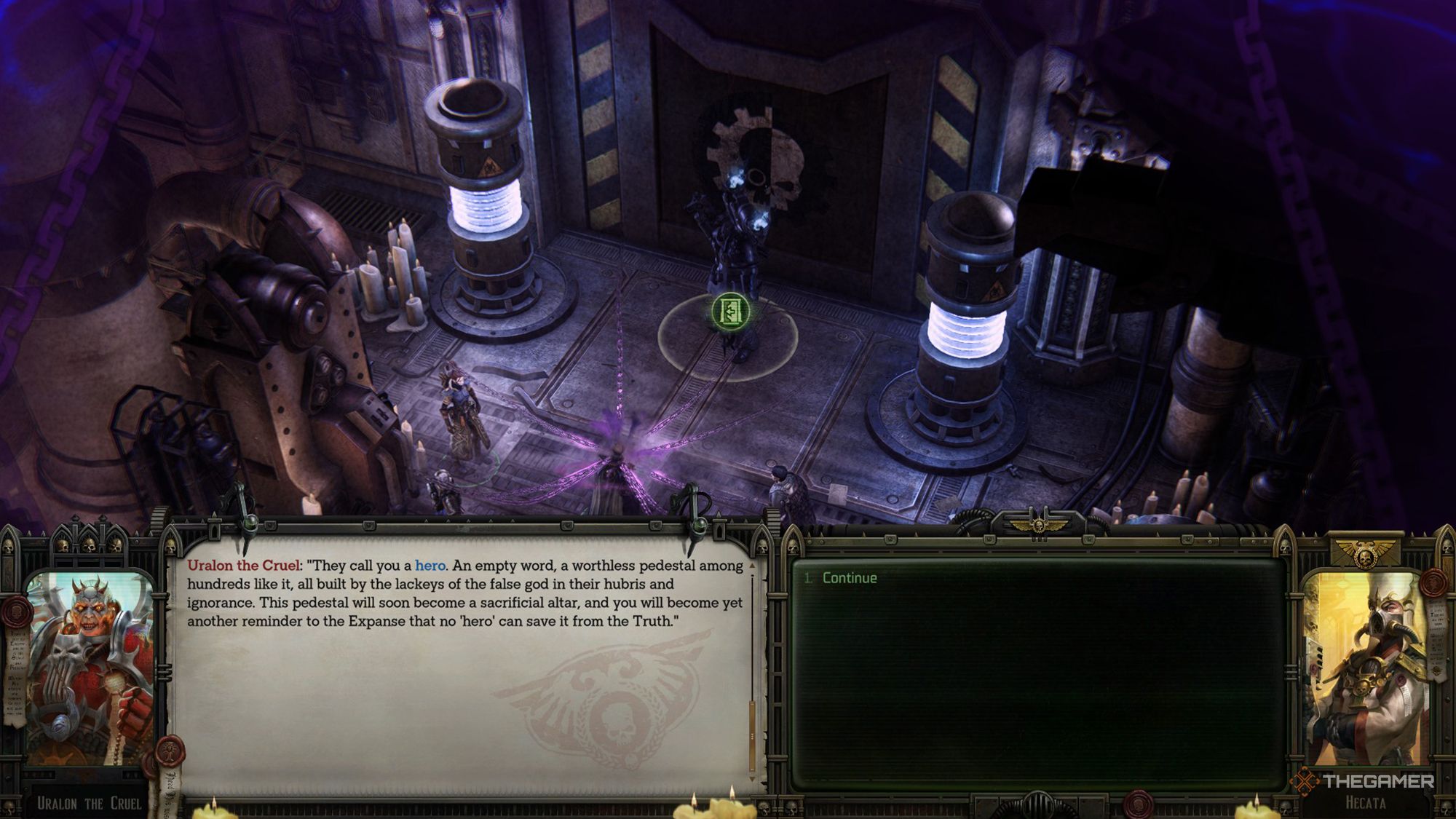The width and height of the screenshot is (1456, 819).
Task: Click the scroll-up arrow beside the dialogue text
Action: coord(753,566)
